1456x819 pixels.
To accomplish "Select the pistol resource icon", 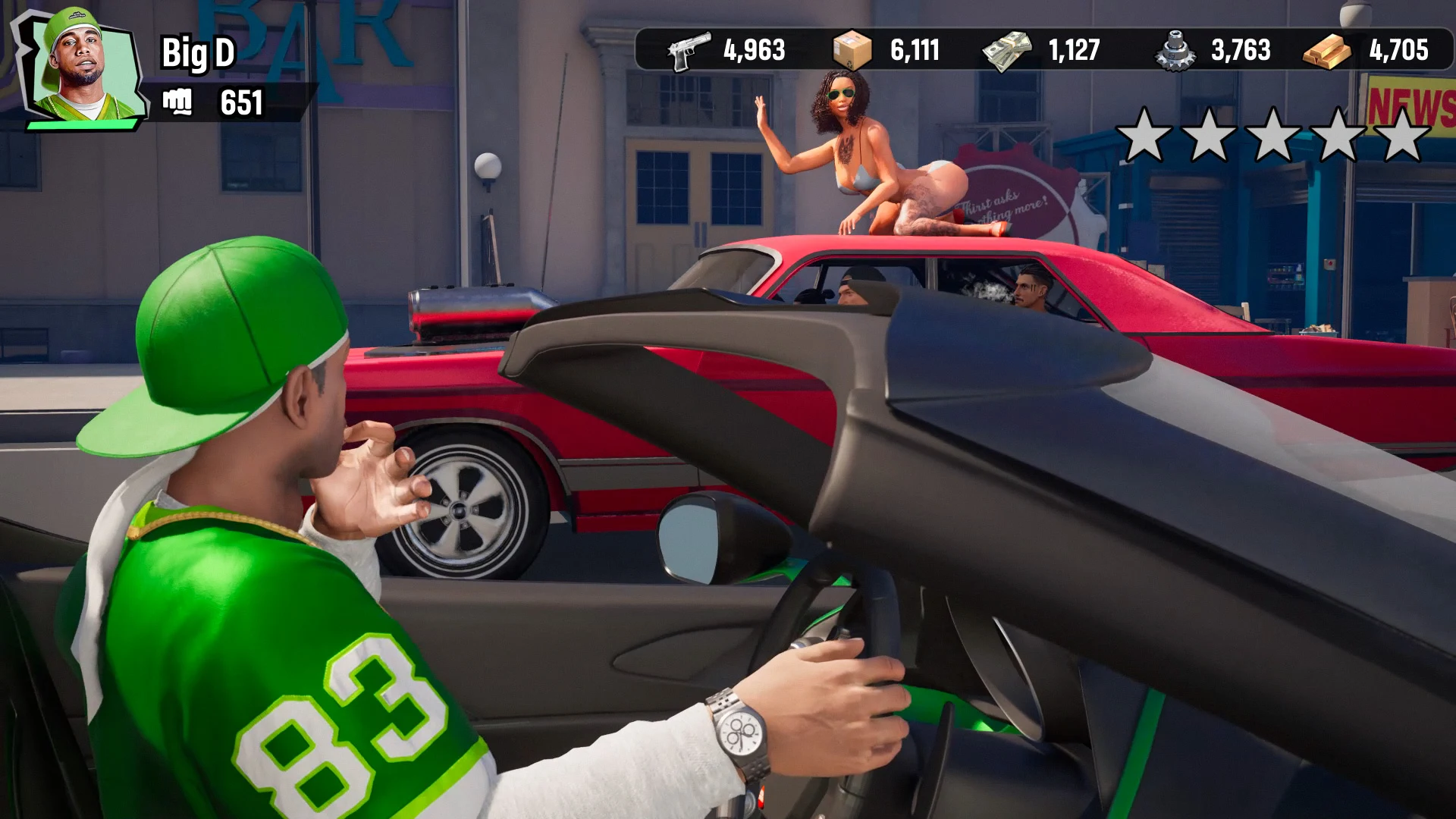I will [689, 50].
